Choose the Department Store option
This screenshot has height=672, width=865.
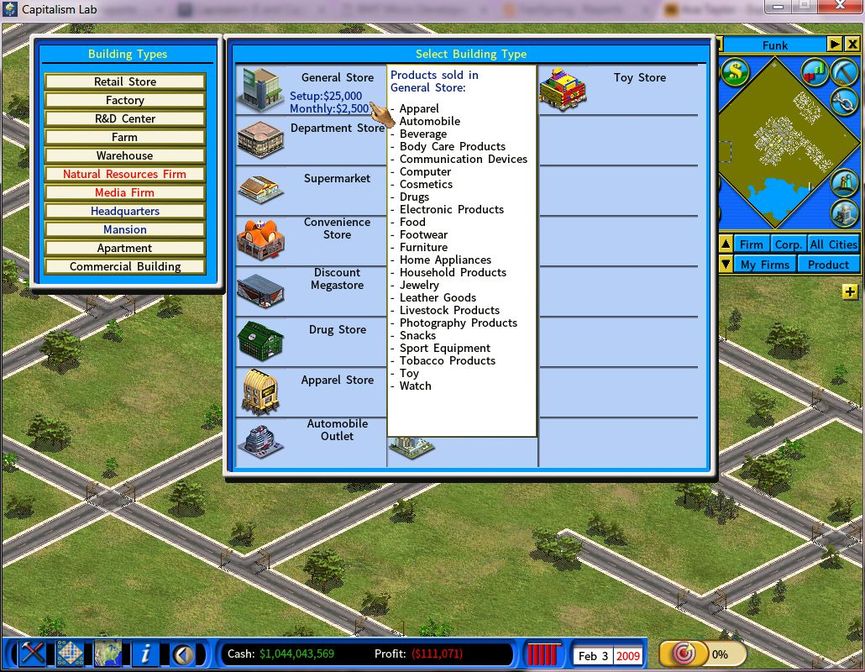311,140
